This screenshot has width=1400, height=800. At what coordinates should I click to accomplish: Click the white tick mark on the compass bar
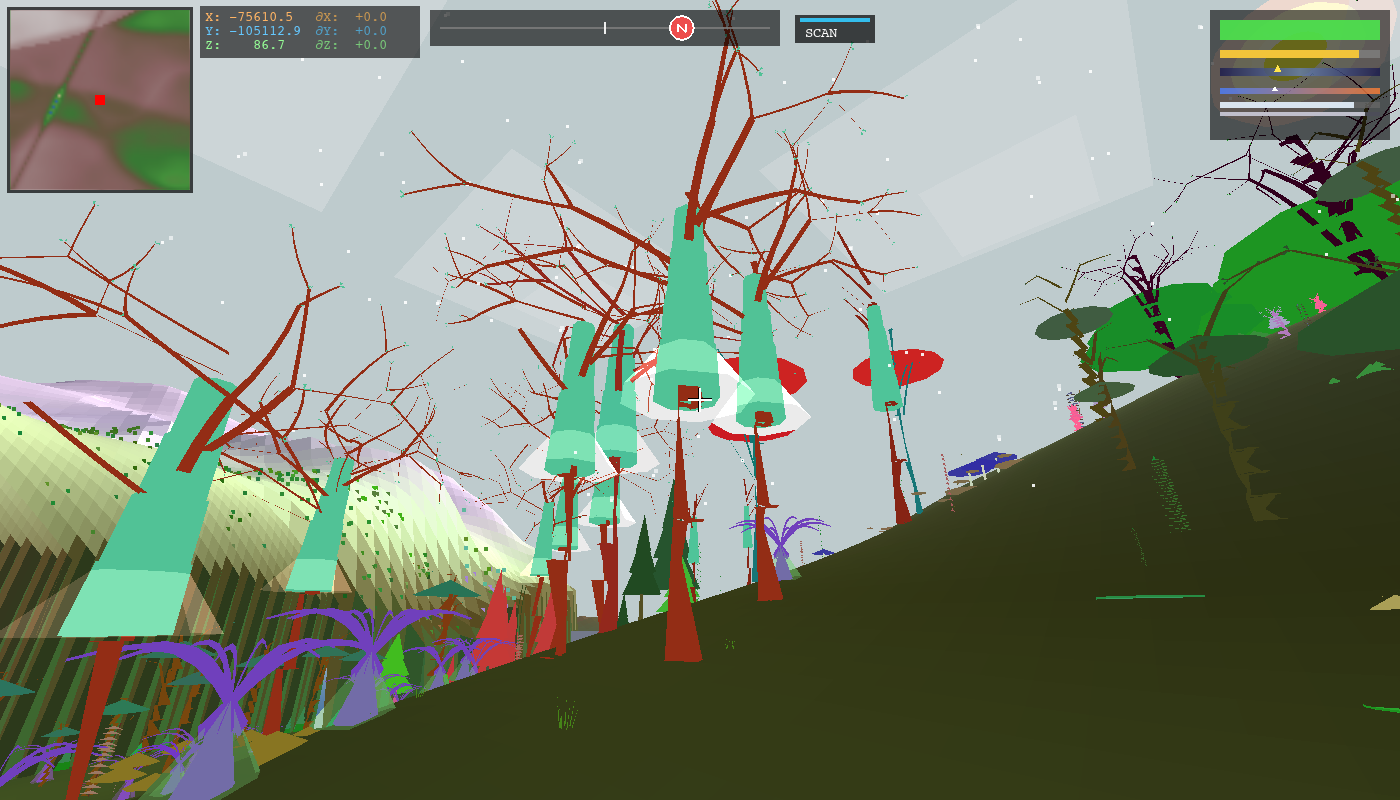tap(605, 29)
